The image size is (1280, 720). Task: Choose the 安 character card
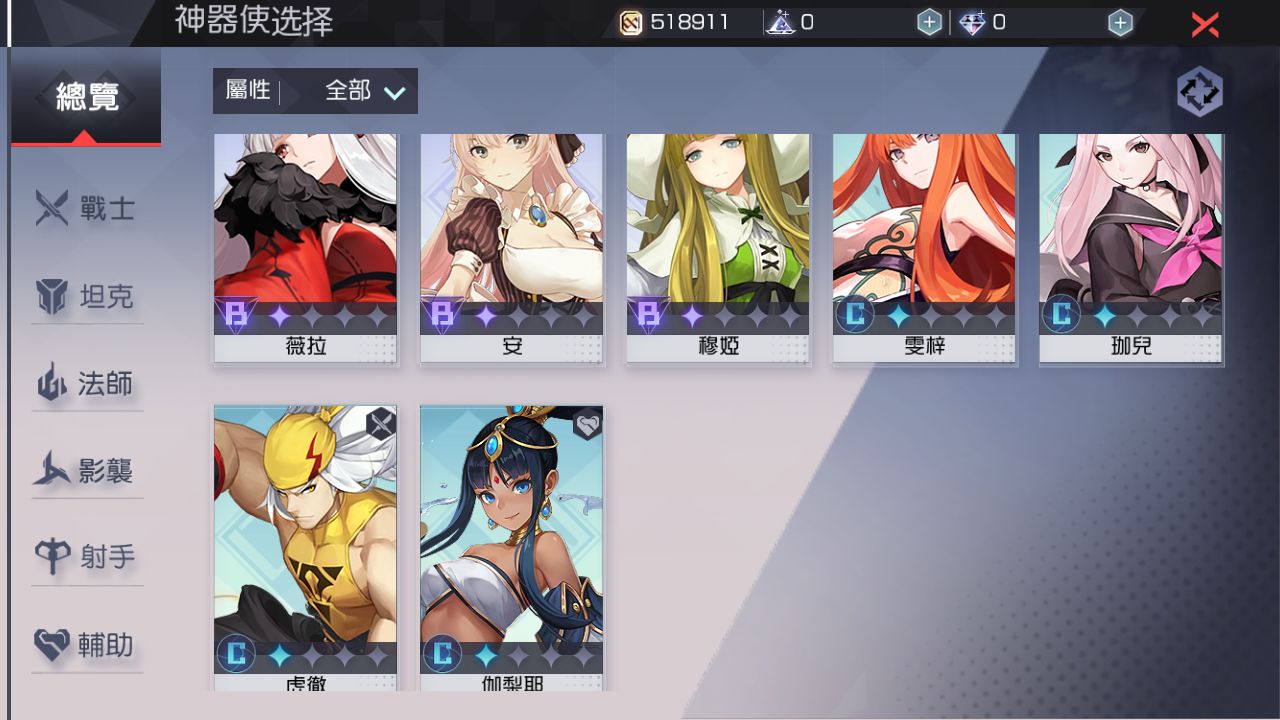pos(511,247)
